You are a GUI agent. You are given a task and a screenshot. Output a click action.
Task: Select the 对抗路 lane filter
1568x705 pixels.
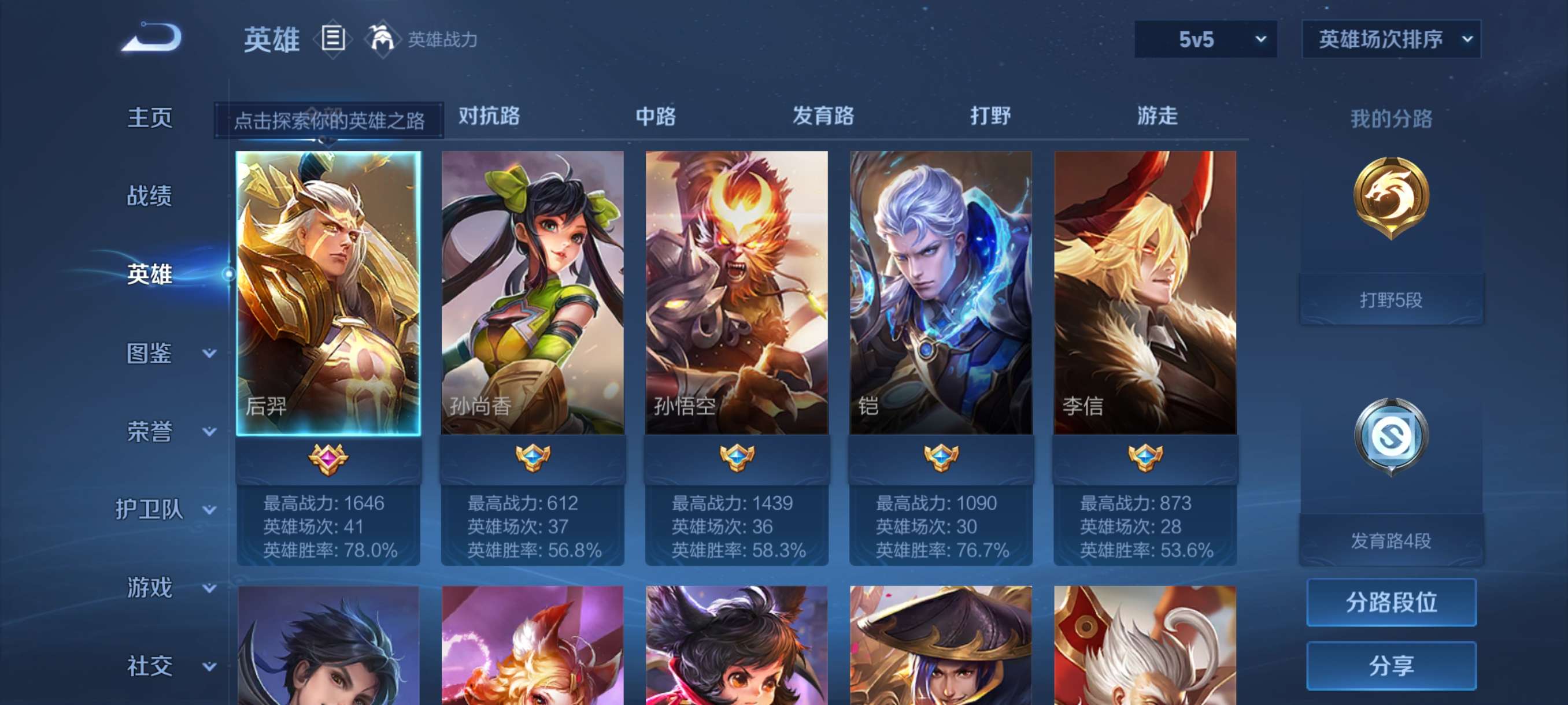click(488, 117)
